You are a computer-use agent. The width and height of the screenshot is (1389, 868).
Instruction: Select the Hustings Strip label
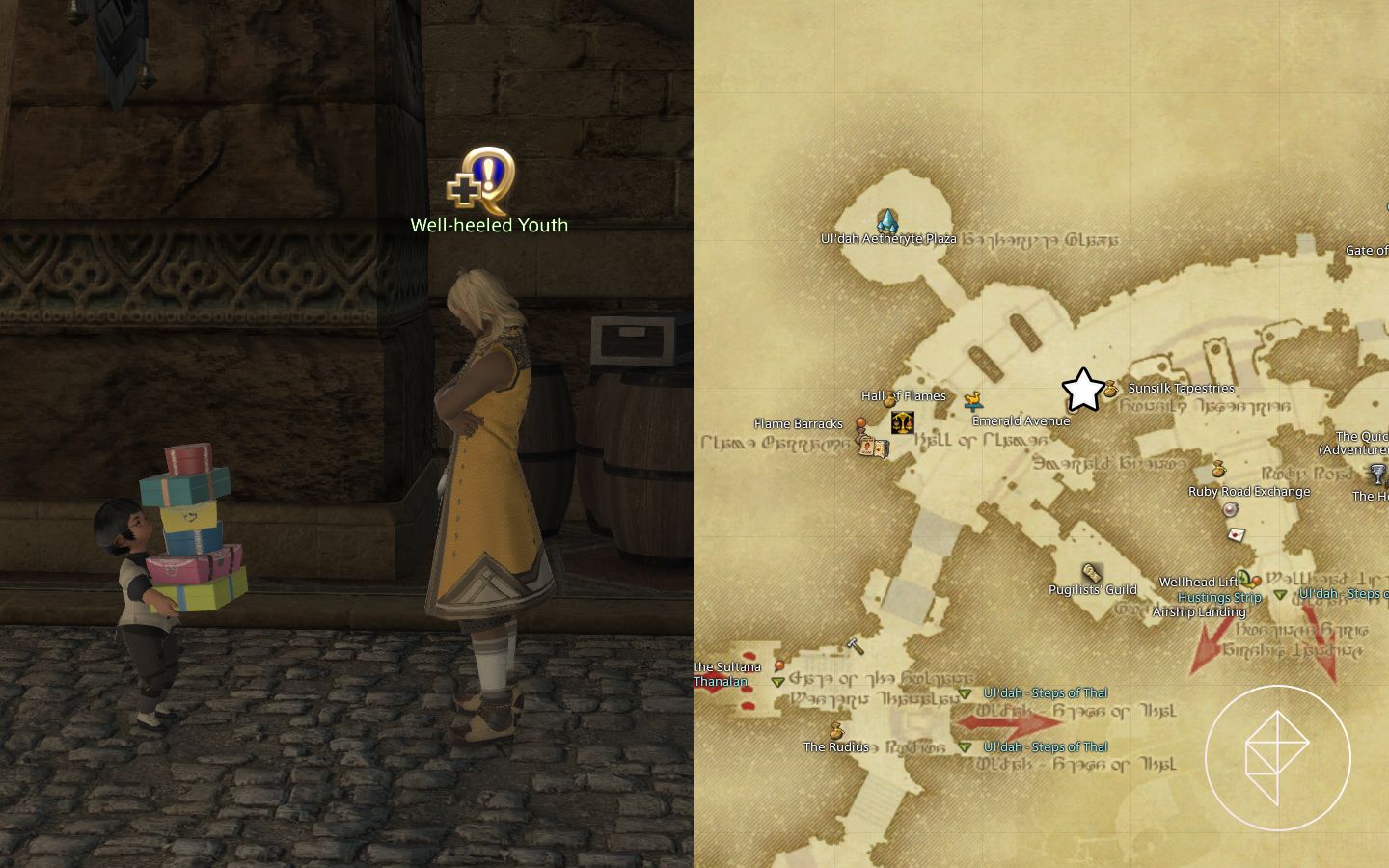[1219, 597]
